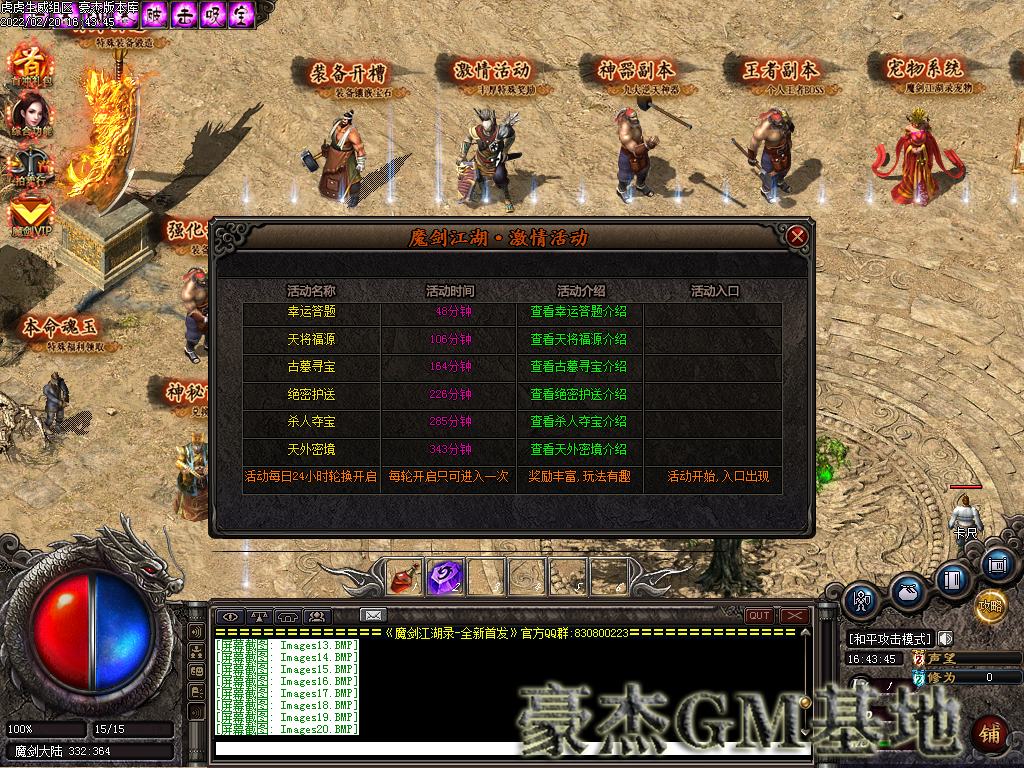The height and width of the screenshot is (768, 1024).
Task: Open the 铺 shop round button
Action: click(989, 734)
